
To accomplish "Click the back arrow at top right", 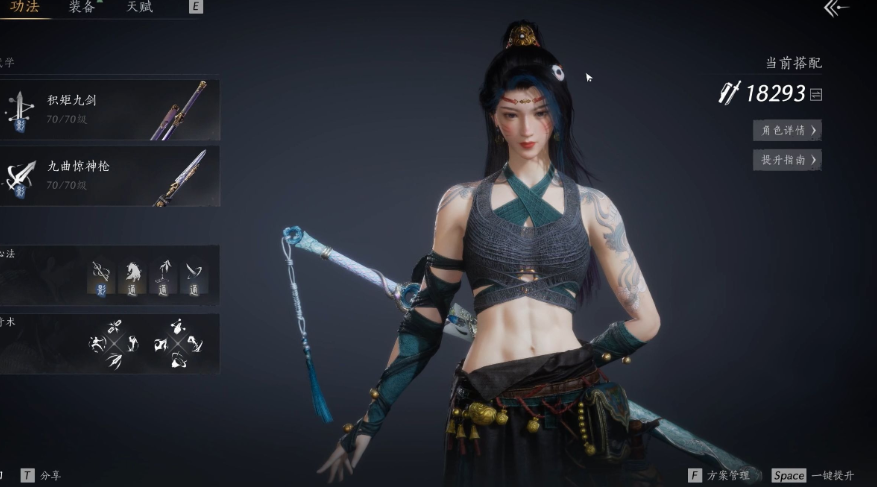I will [x=835, y=8].
